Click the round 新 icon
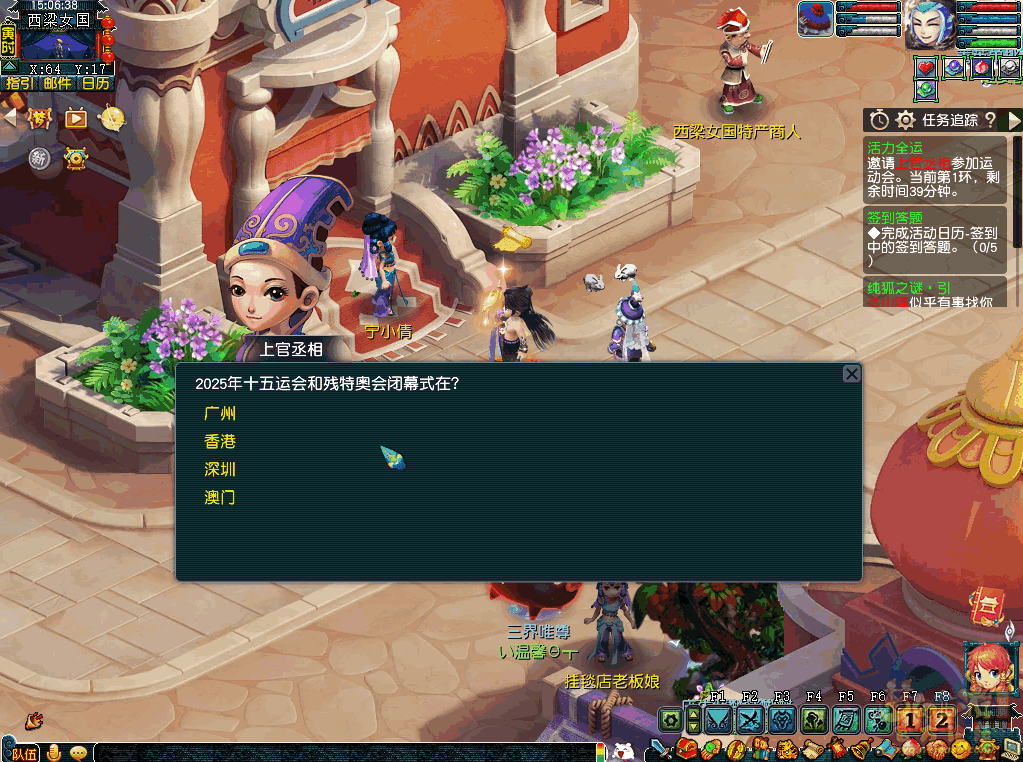 [40, 158]
